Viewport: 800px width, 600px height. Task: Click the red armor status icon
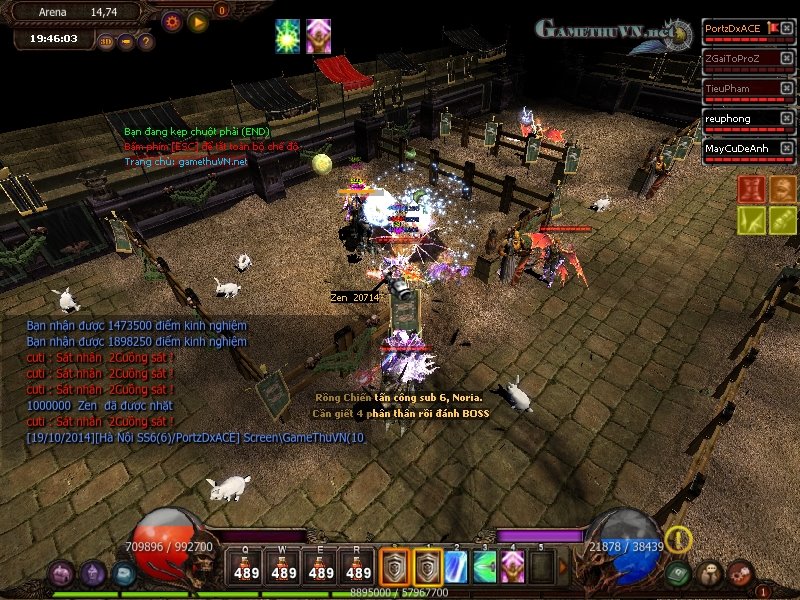(x=751, y=189)
